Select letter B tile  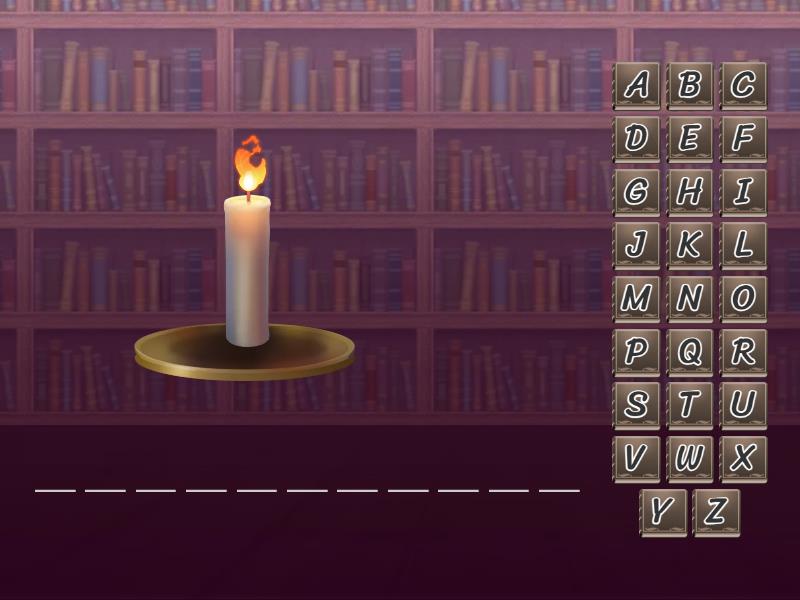689,86
